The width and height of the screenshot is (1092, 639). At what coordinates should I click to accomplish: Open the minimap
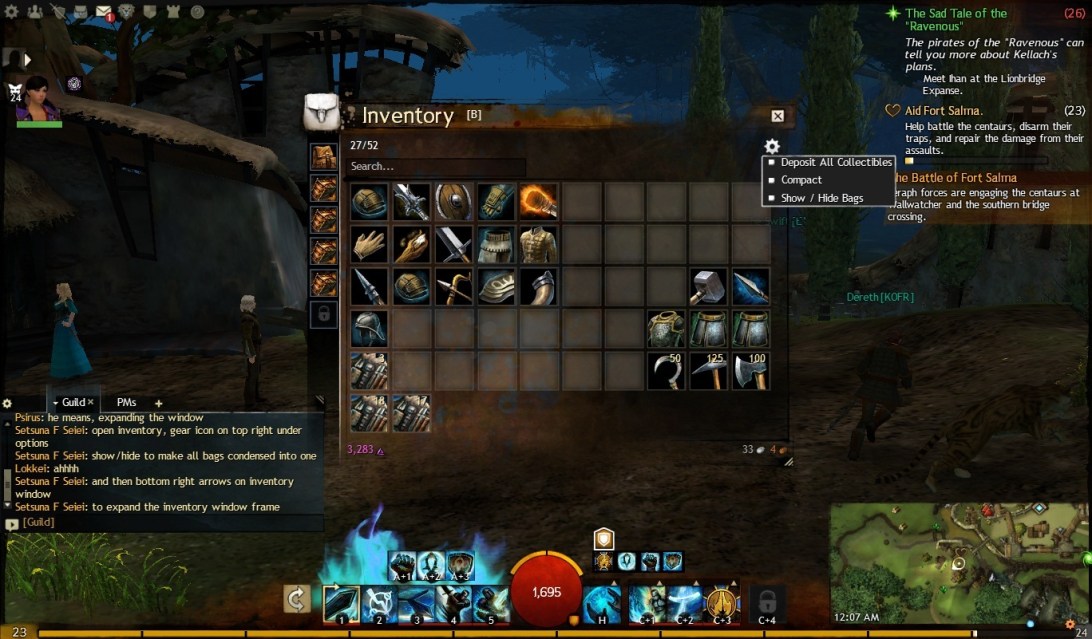click(956, 563)
